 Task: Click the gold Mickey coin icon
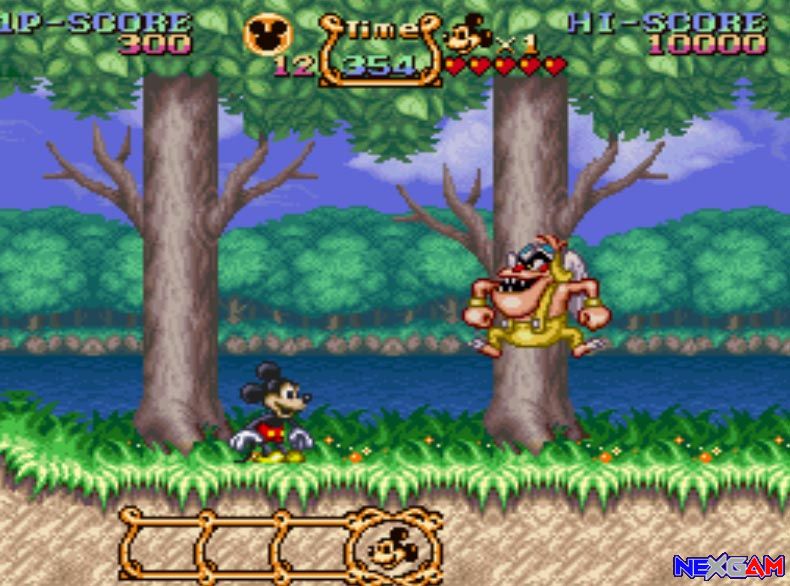tap(268, 35)
